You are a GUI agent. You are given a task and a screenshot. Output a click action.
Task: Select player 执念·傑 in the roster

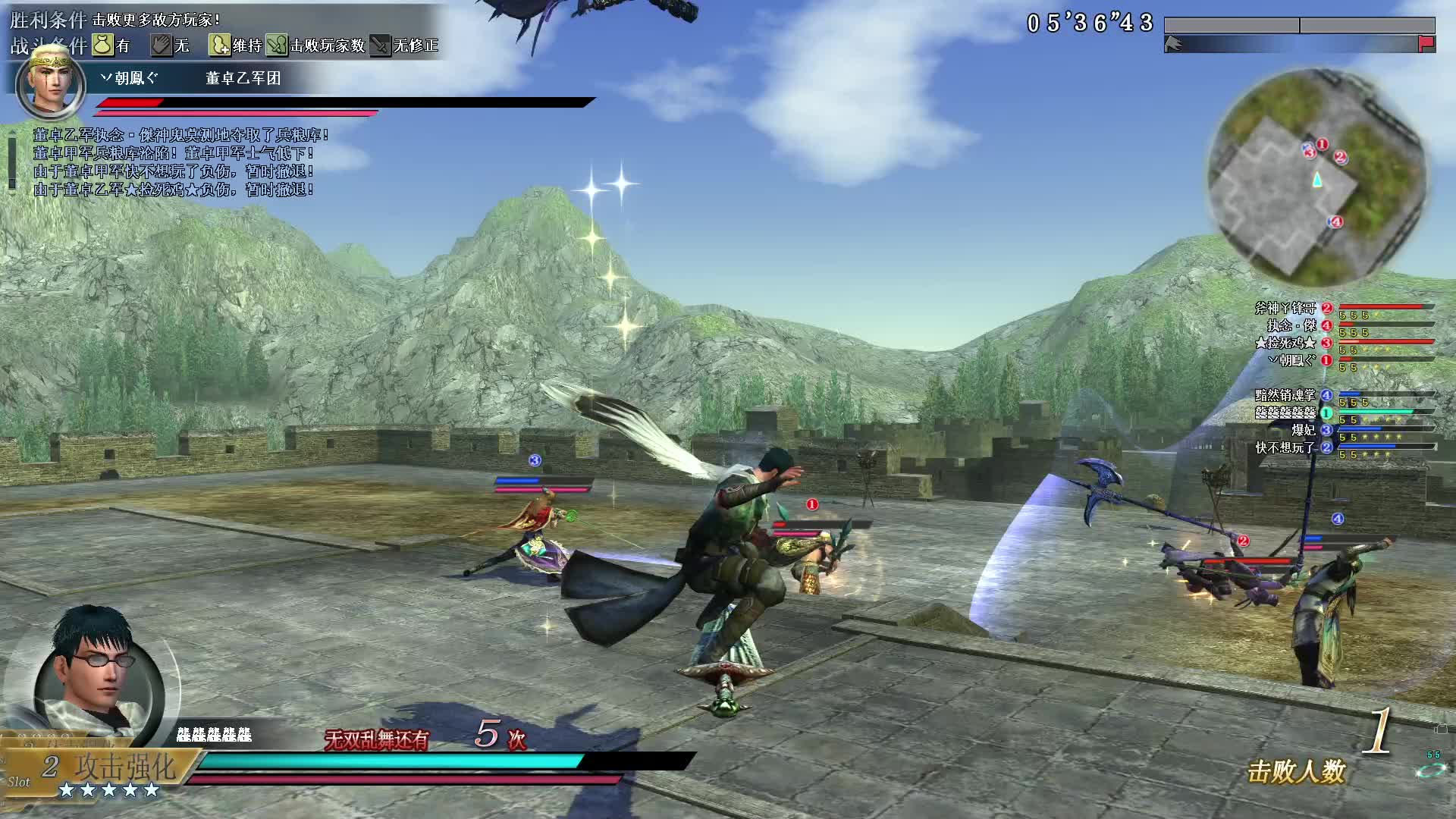1292,325
